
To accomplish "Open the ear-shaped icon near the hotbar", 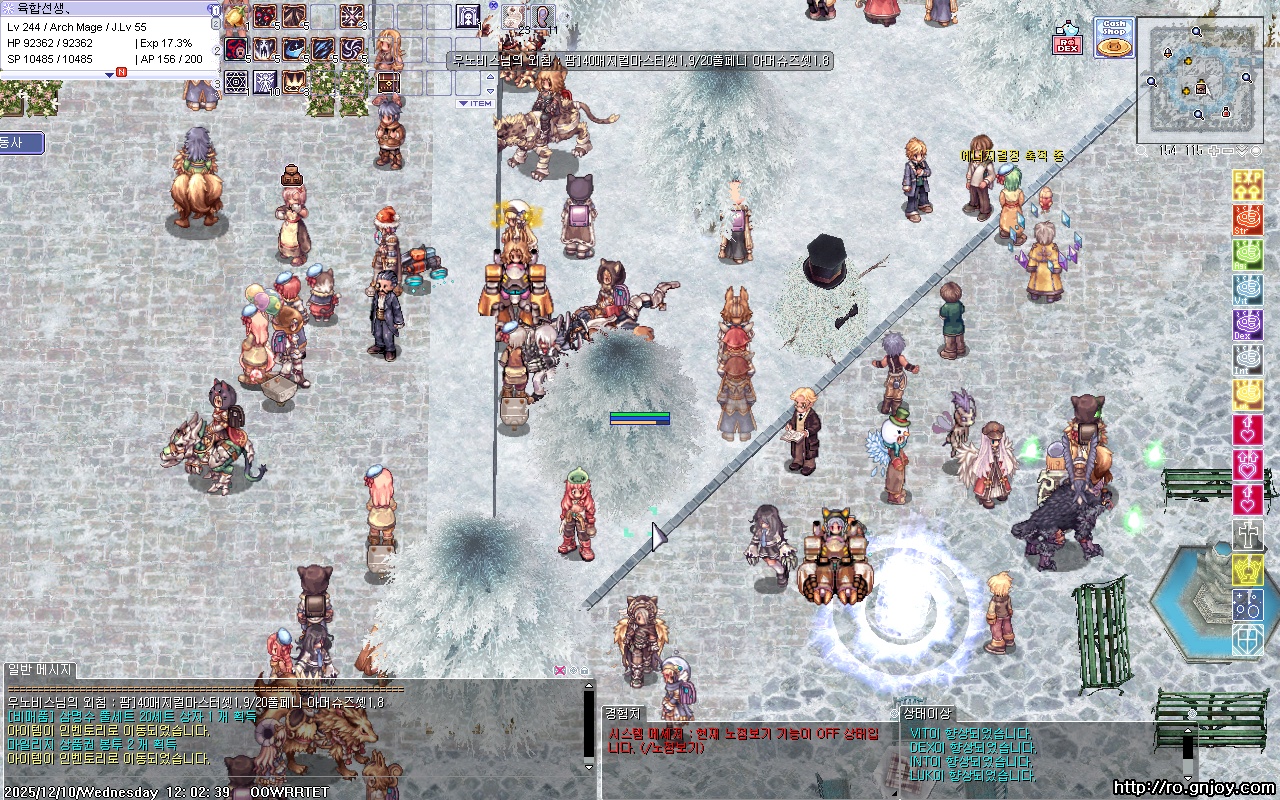I will click(543, 16).
